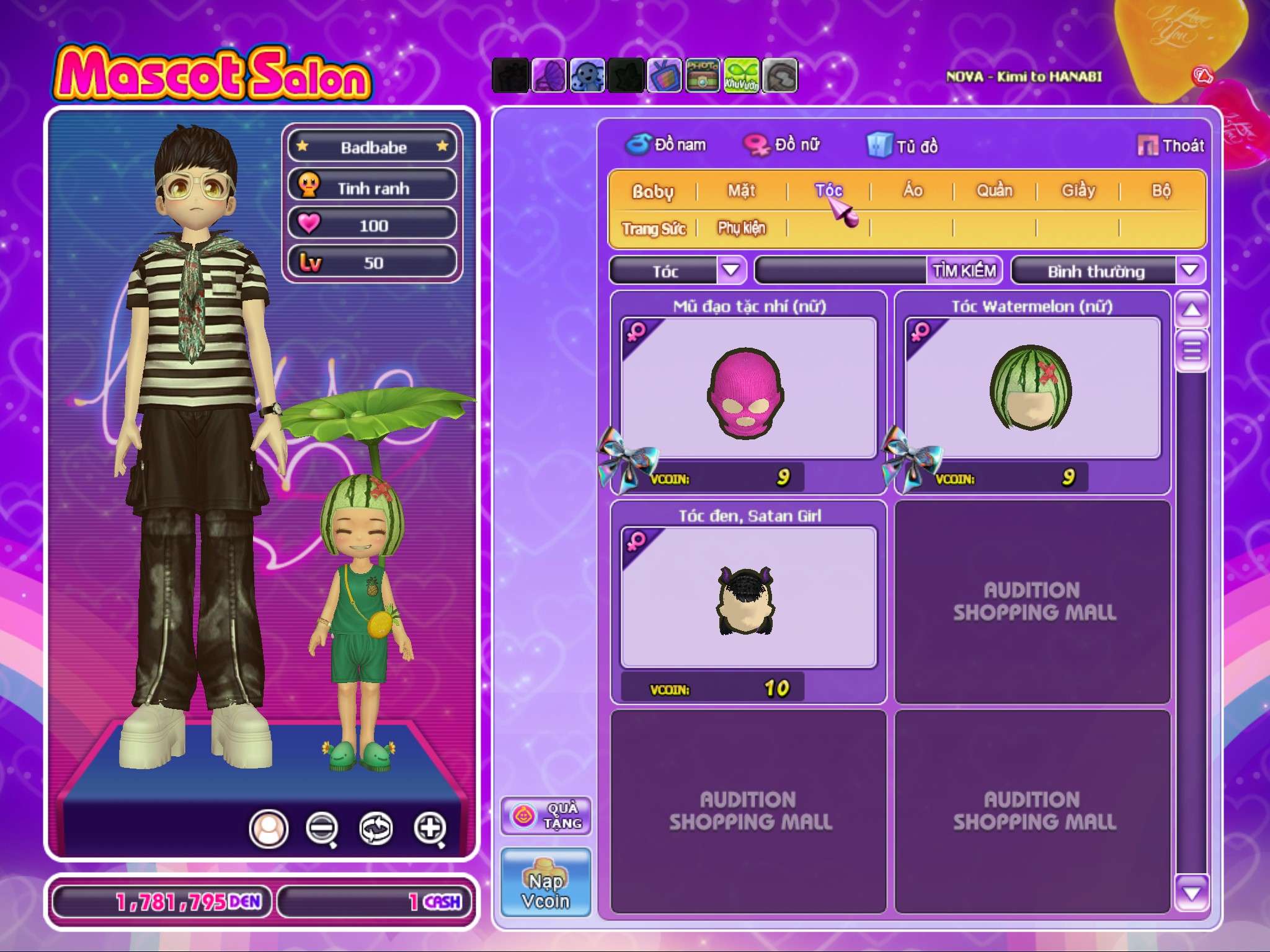Viewport: 1270px width, 952px height.
Task: Select the Mặt face category
Action: [x=742, y=191]
